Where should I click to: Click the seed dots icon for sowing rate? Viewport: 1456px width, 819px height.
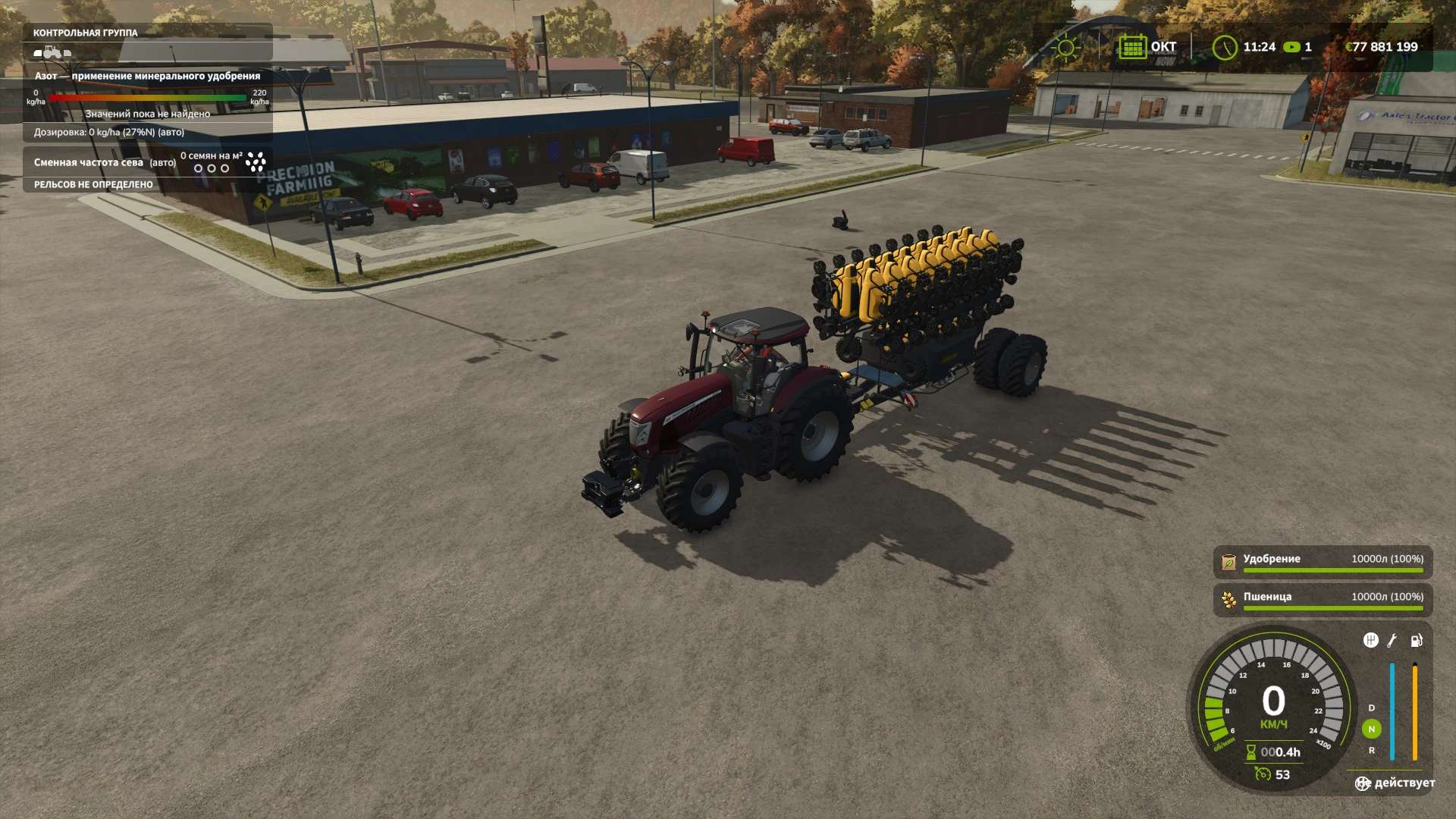256,162
